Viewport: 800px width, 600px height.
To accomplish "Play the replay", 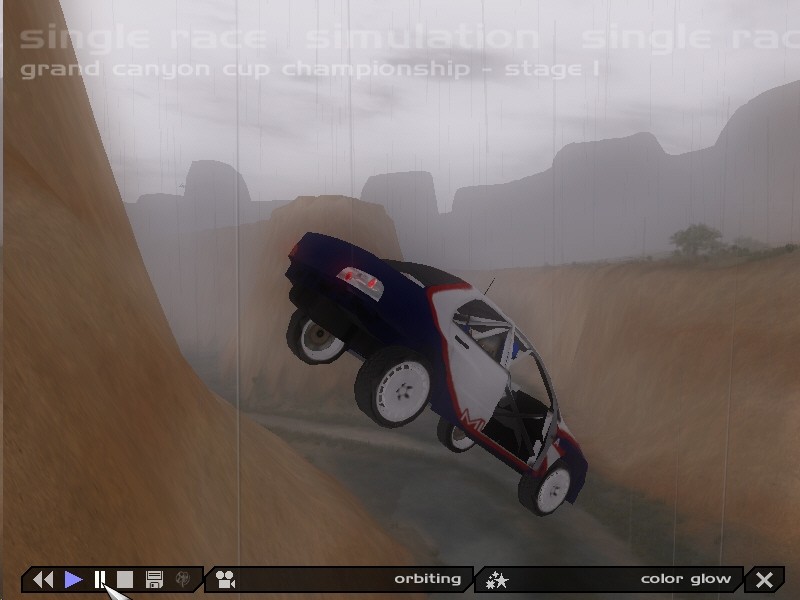I will pos(73,579).
